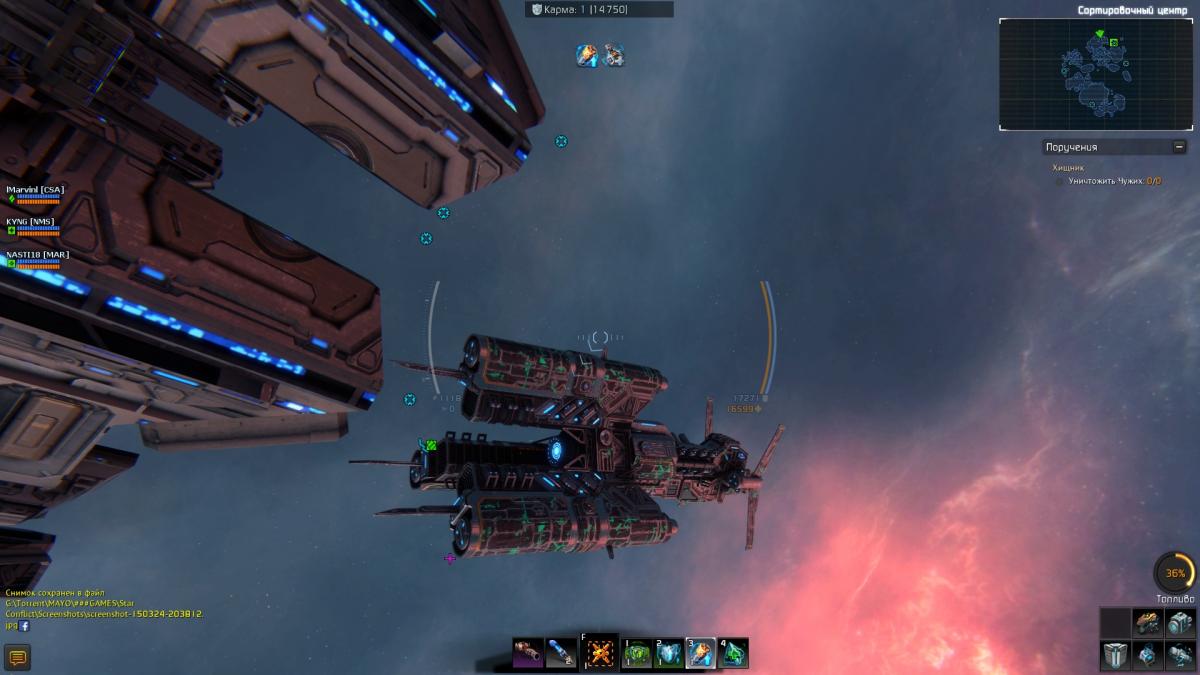Activate the orange crossed special module
Screen dimensions: 1200x675
(x=601, y=654)
